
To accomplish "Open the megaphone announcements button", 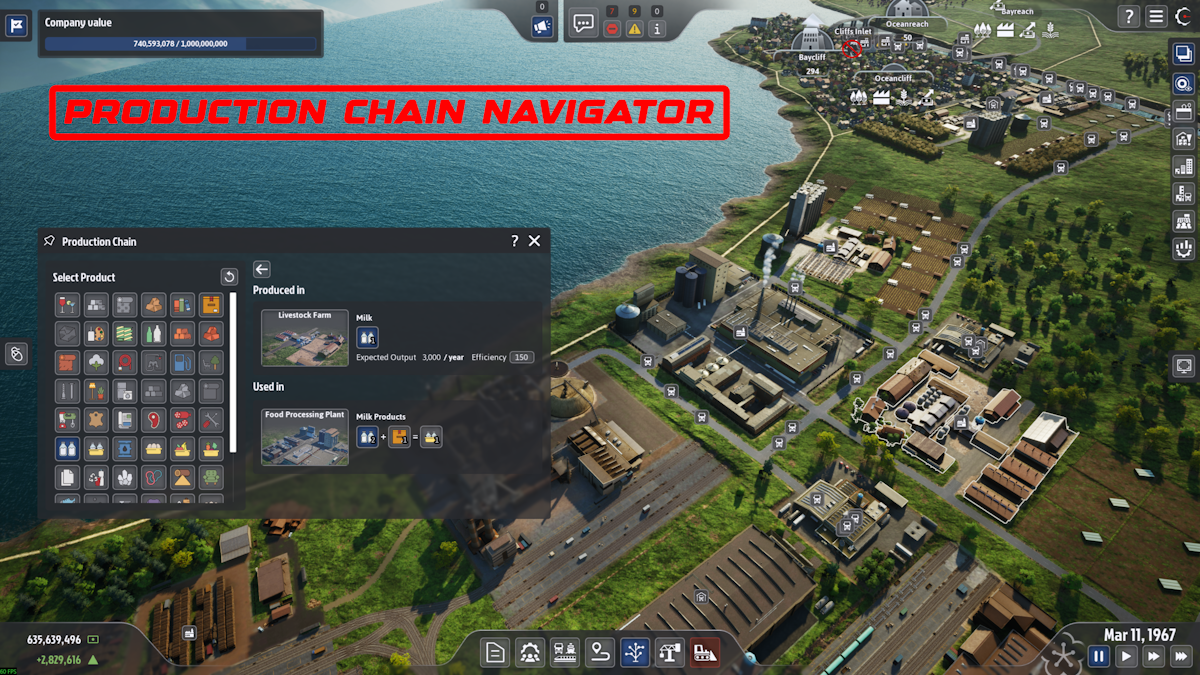I will coord(542,27).
